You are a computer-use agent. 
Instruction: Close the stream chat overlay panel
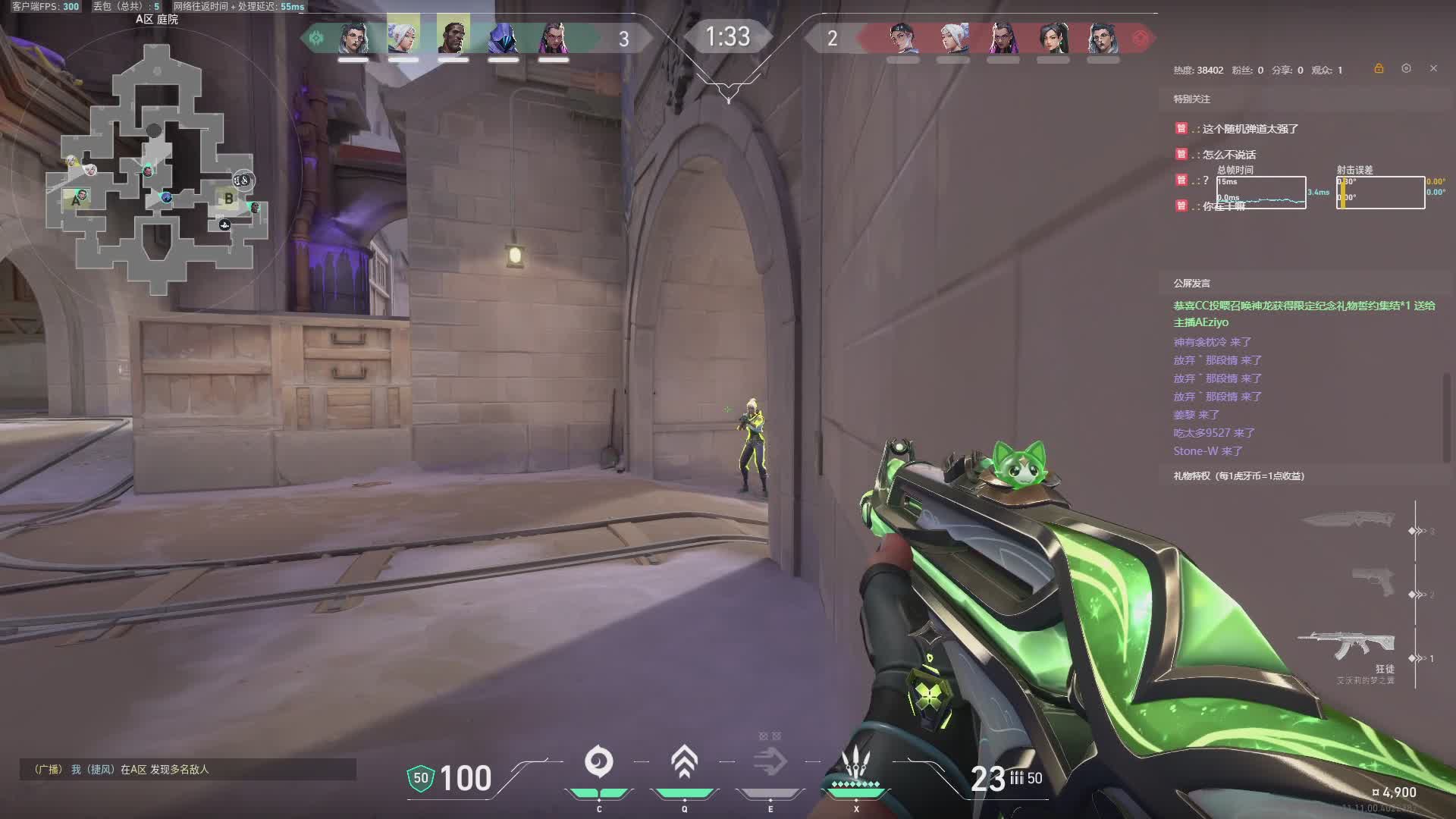pyautogui.click(x=1433, y=68)
